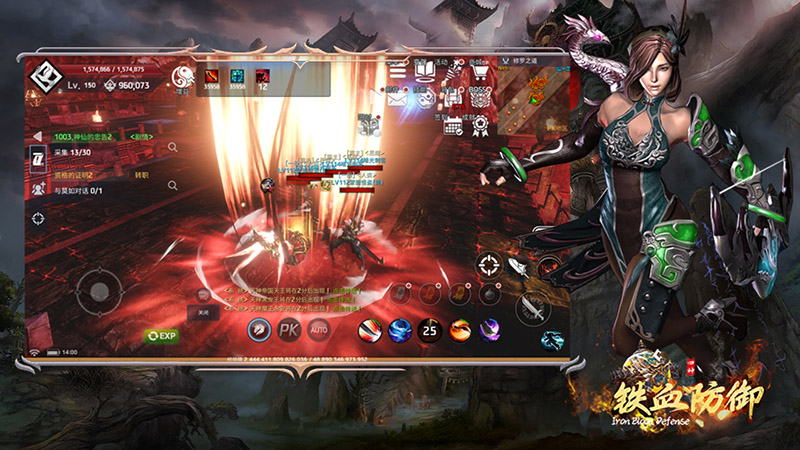
Task: Click the feather mount button
Action: [x=517, y=267]
